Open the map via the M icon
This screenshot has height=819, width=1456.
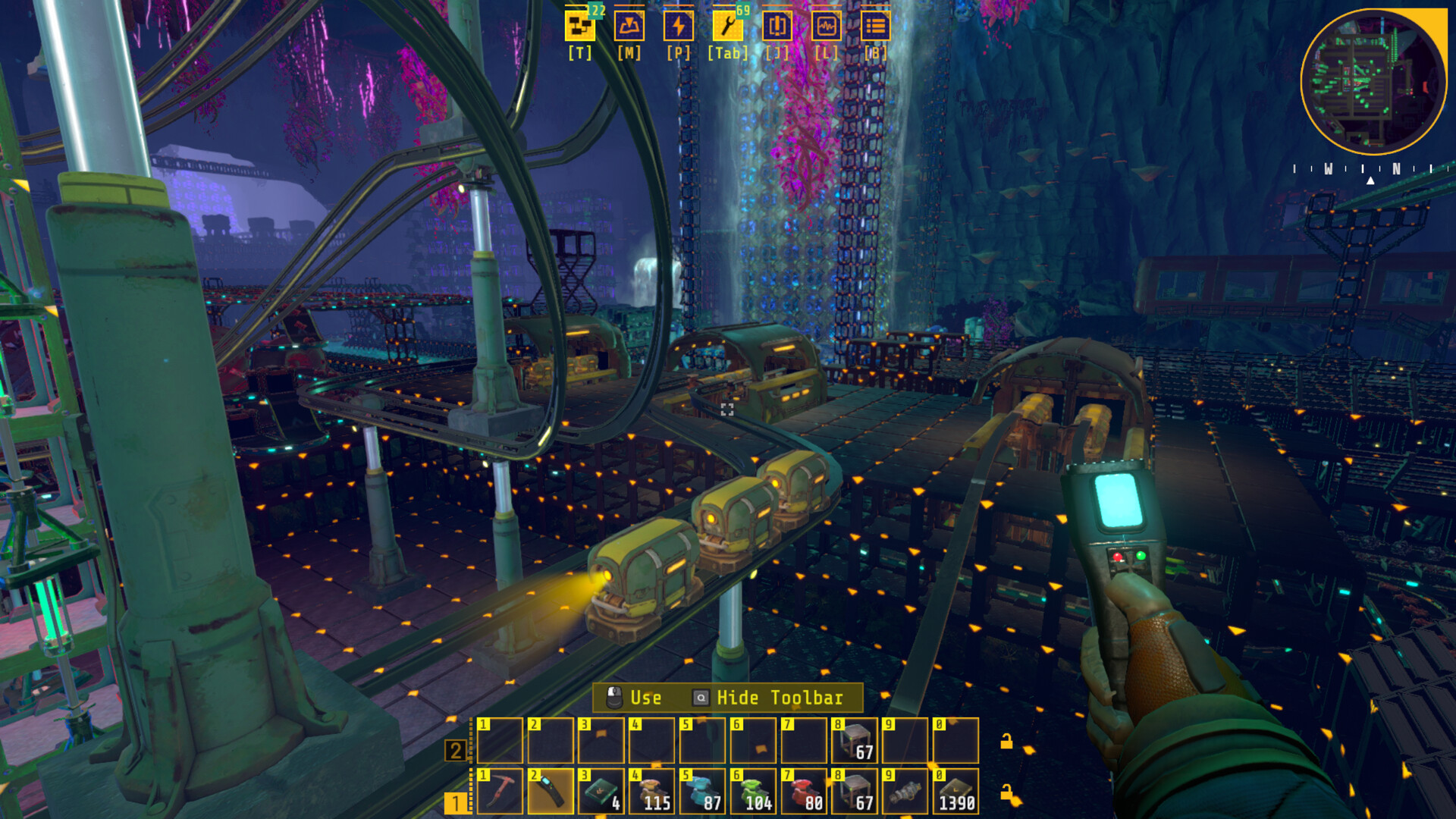coord(628,25)
